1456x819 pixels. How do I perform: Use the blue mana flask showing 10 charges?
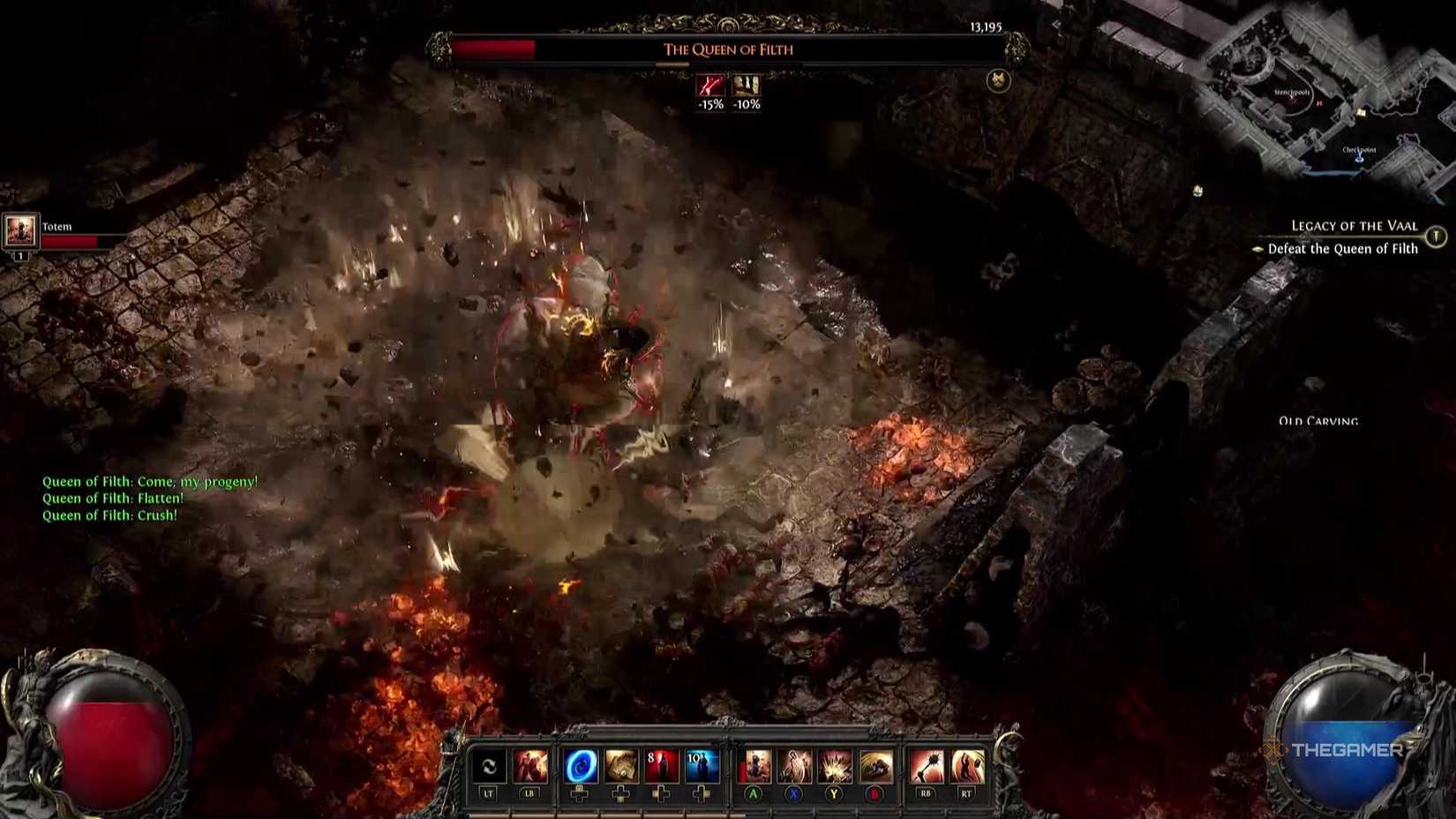(x=701, y=767)
